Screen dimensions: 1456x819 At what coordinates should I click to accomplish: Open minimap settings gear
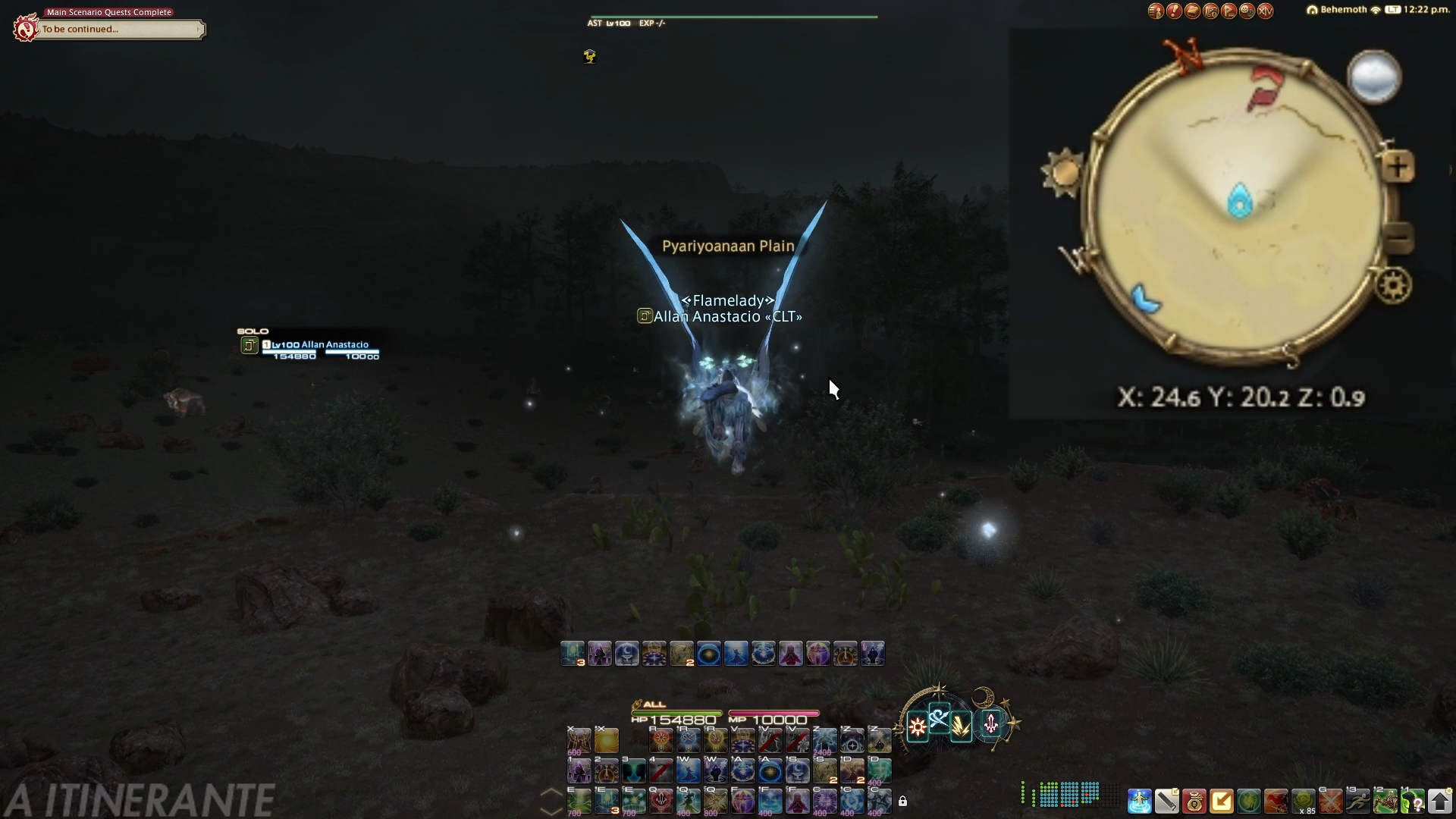(1394, 286)
